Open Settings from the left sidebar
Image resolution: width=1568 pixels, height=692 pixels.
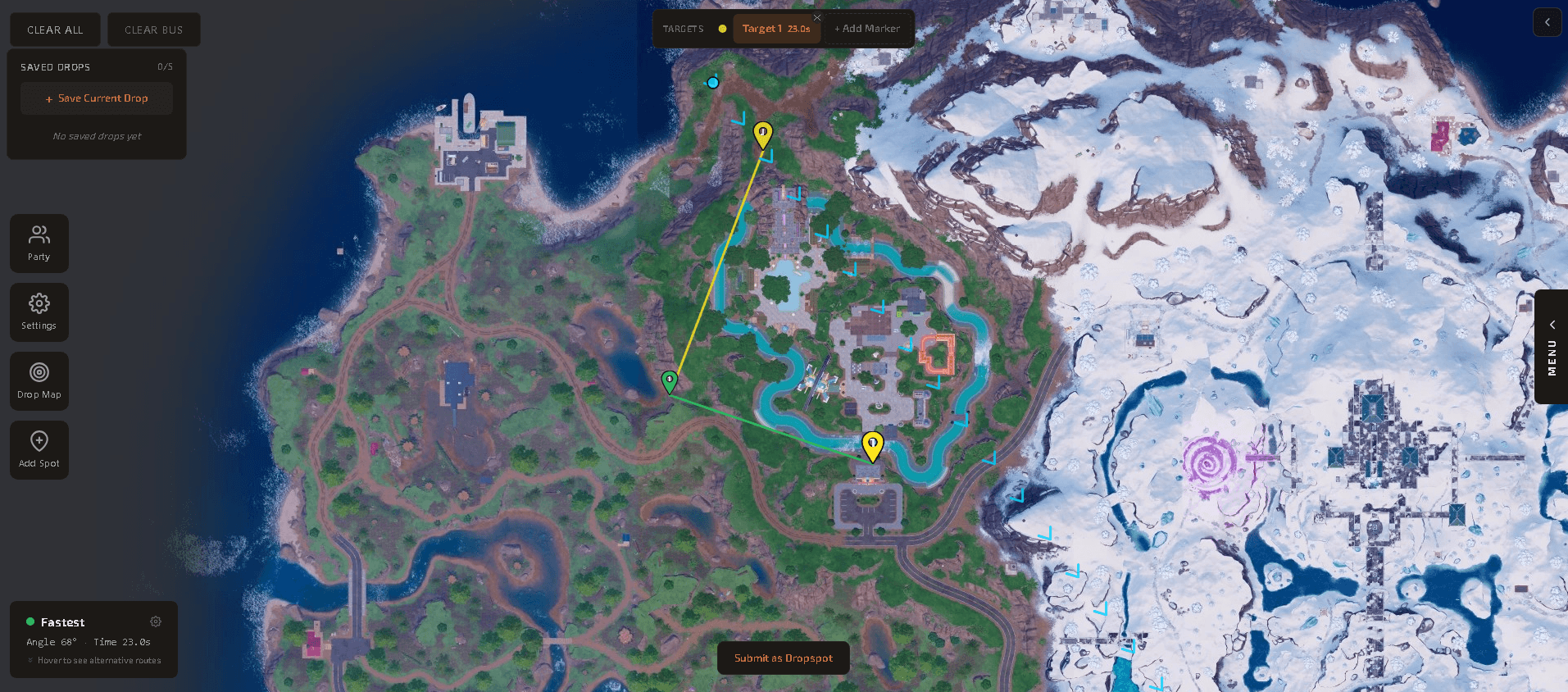pos(39,312)
